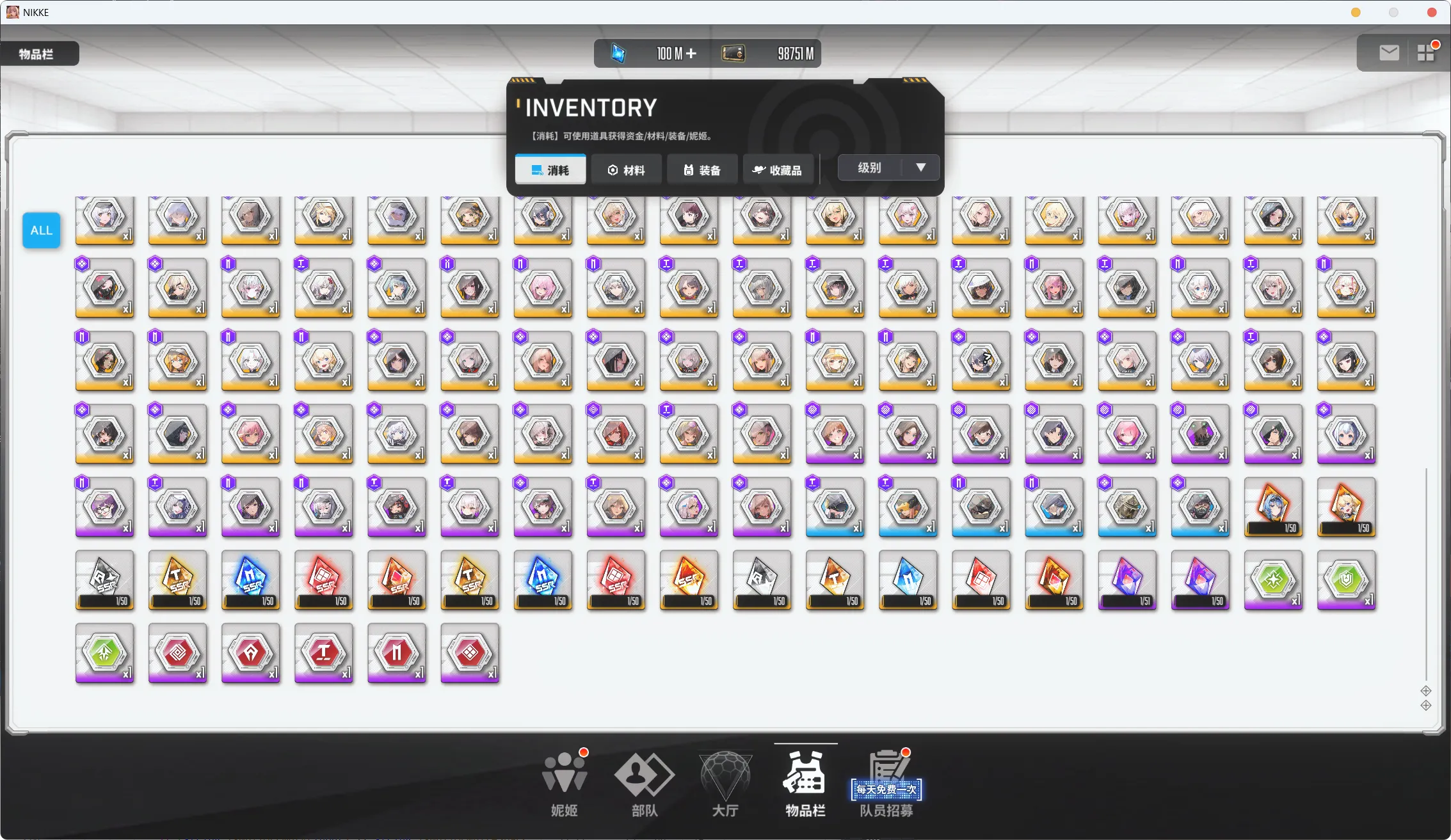Image resolution: width=1451 pixels, height=840 pixels.
Task: Add gems with the plus button
Action: coord(691,54)
